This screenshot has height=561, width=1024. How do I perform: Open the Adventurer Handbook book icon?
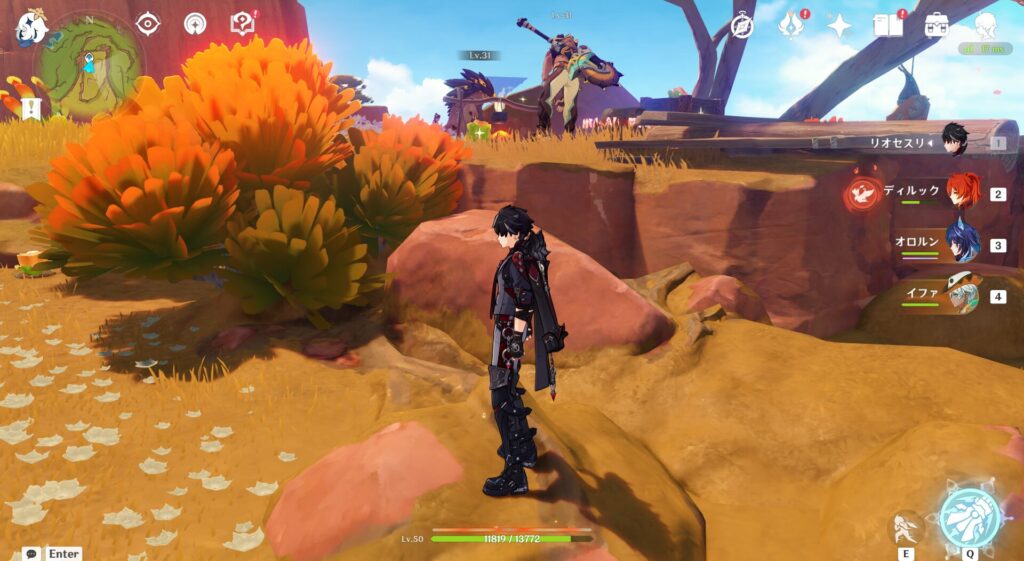[x=888, y=24]
